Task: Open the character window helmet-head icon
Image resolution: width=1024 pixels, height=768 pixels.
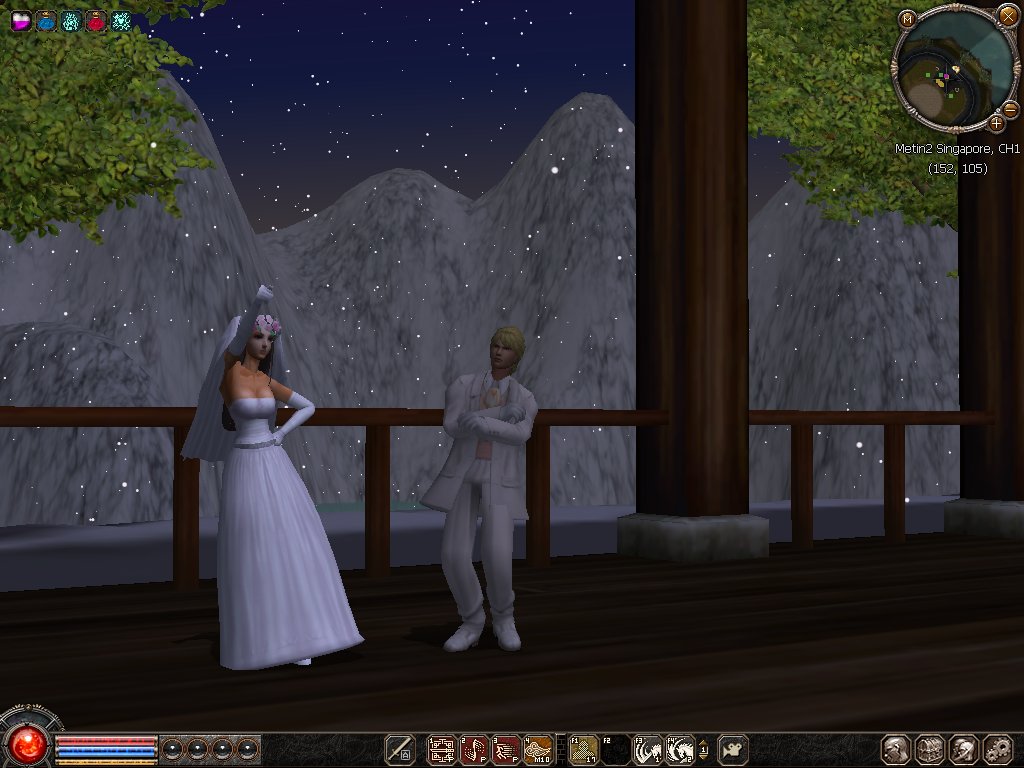Action: (896, 749)
